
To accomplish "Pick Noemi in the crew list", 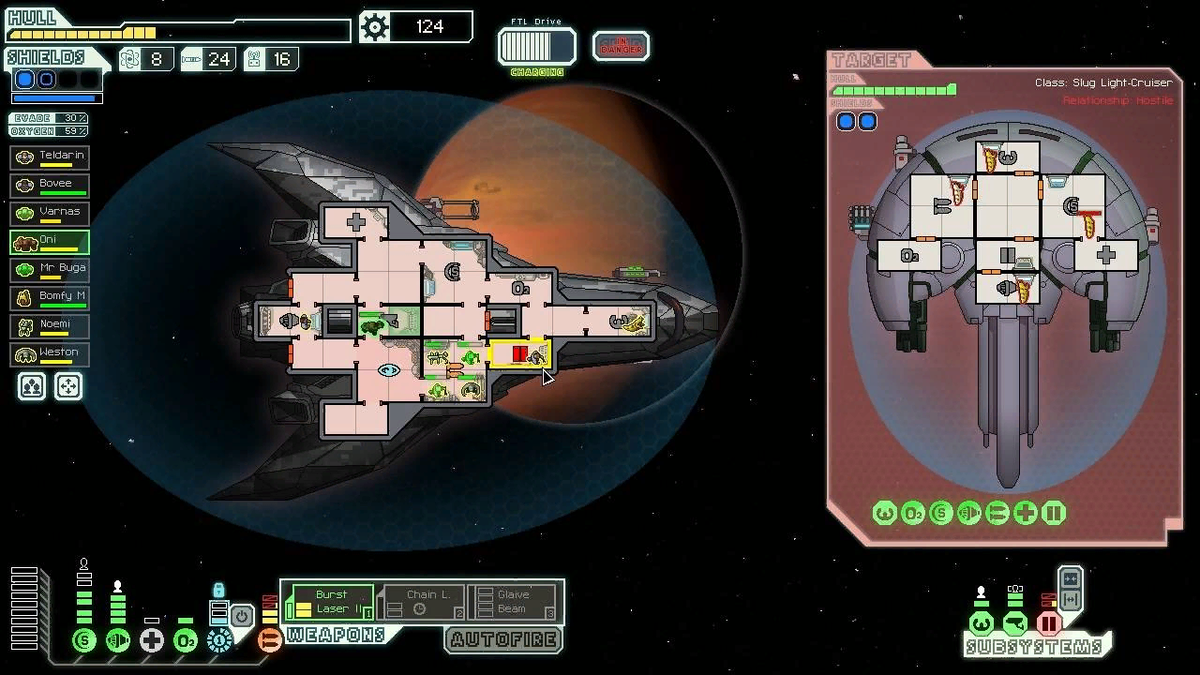I will (50, 326).
